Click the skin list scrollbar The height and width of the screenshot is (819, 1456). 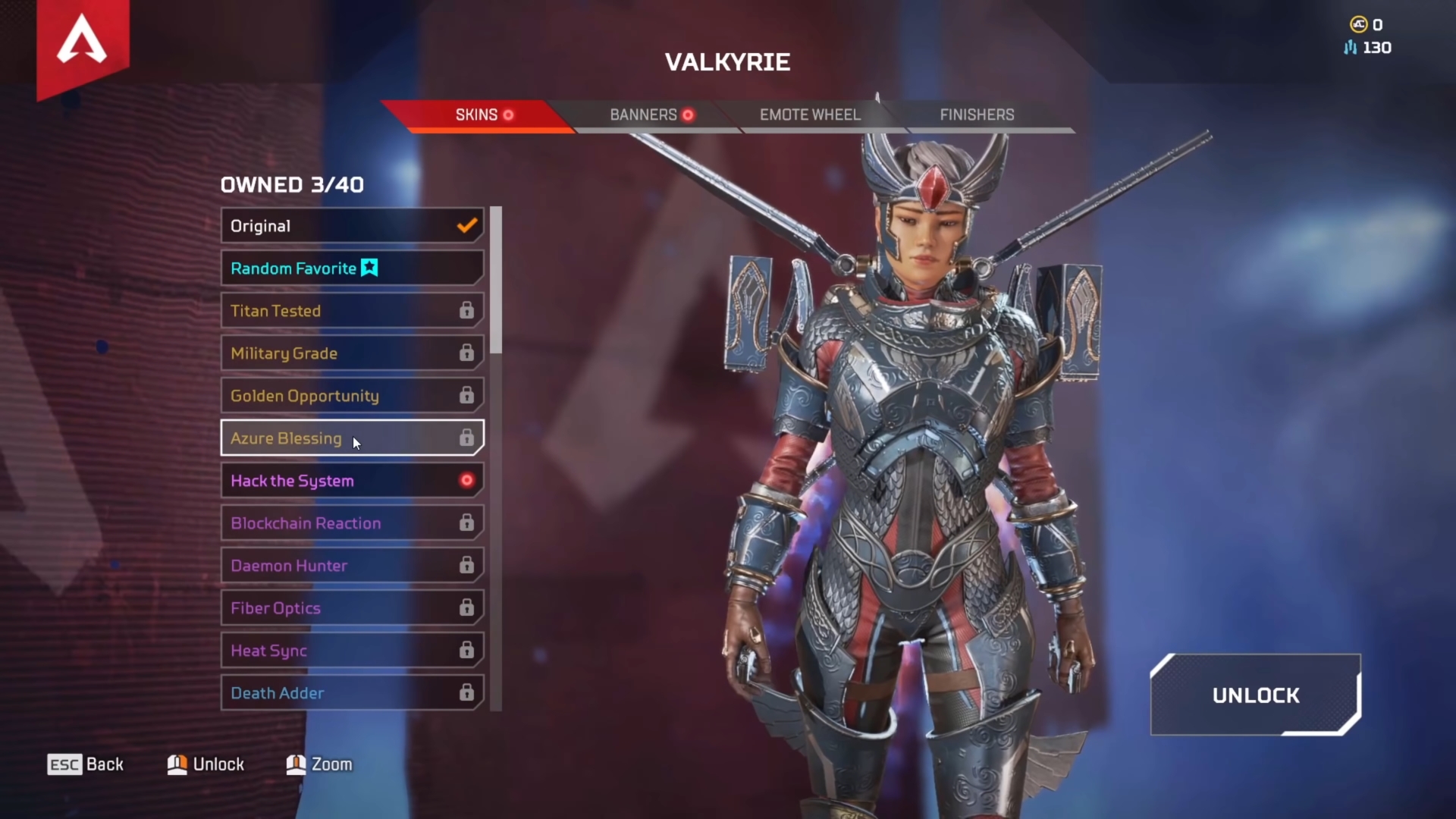(x=496, y=281)
